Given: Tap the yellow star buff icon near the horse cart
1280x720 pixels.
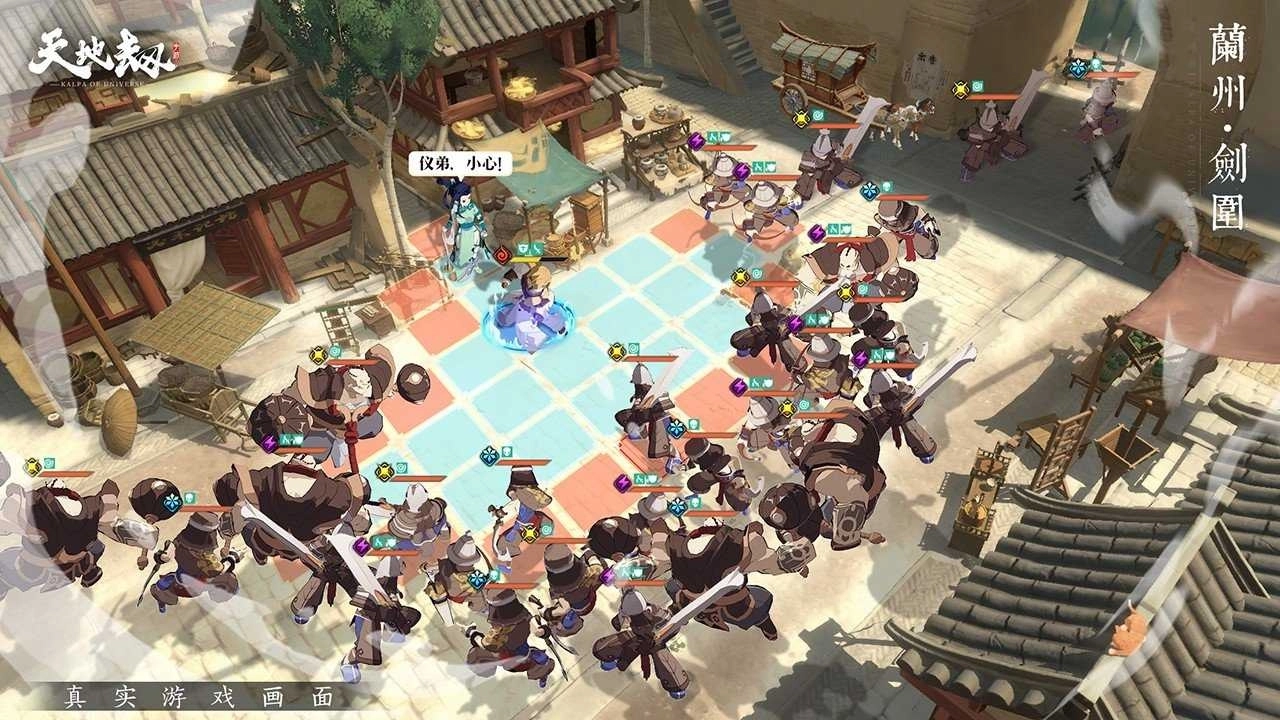Looking at the screenshot, I should click(801, 118).
